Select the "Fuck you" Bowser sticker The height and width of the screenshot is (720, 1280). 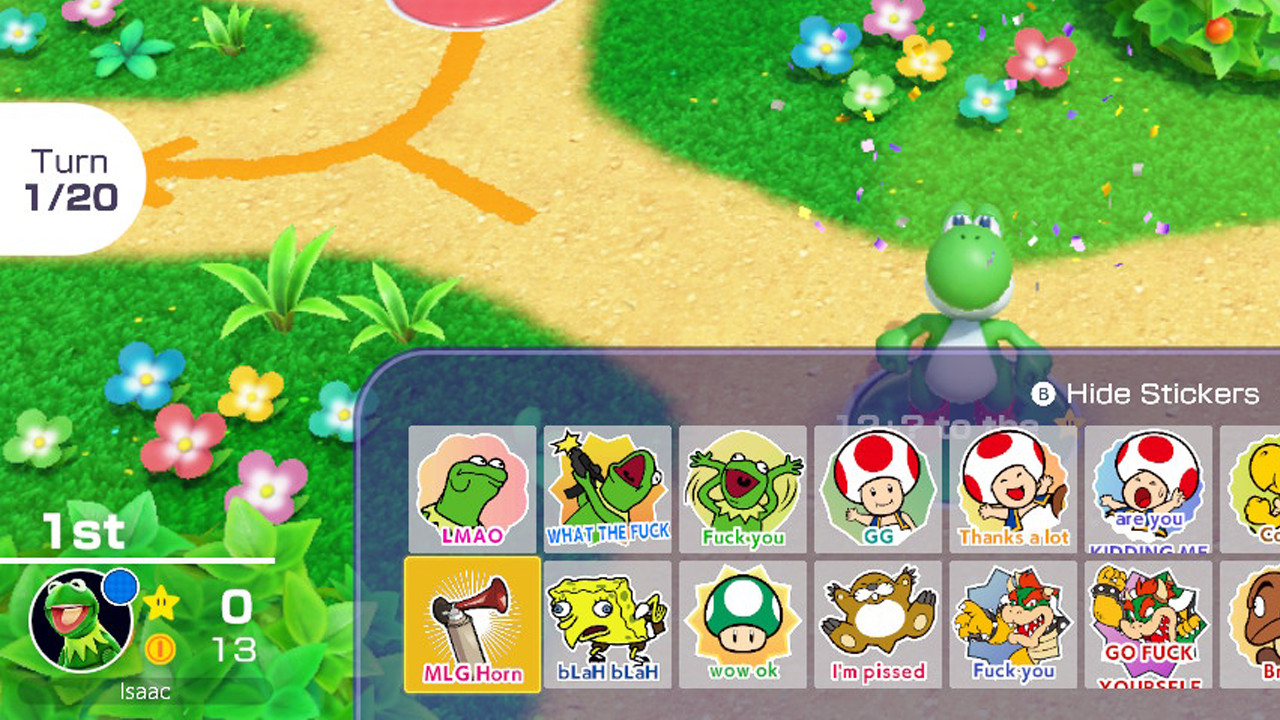coord(1014,625)
